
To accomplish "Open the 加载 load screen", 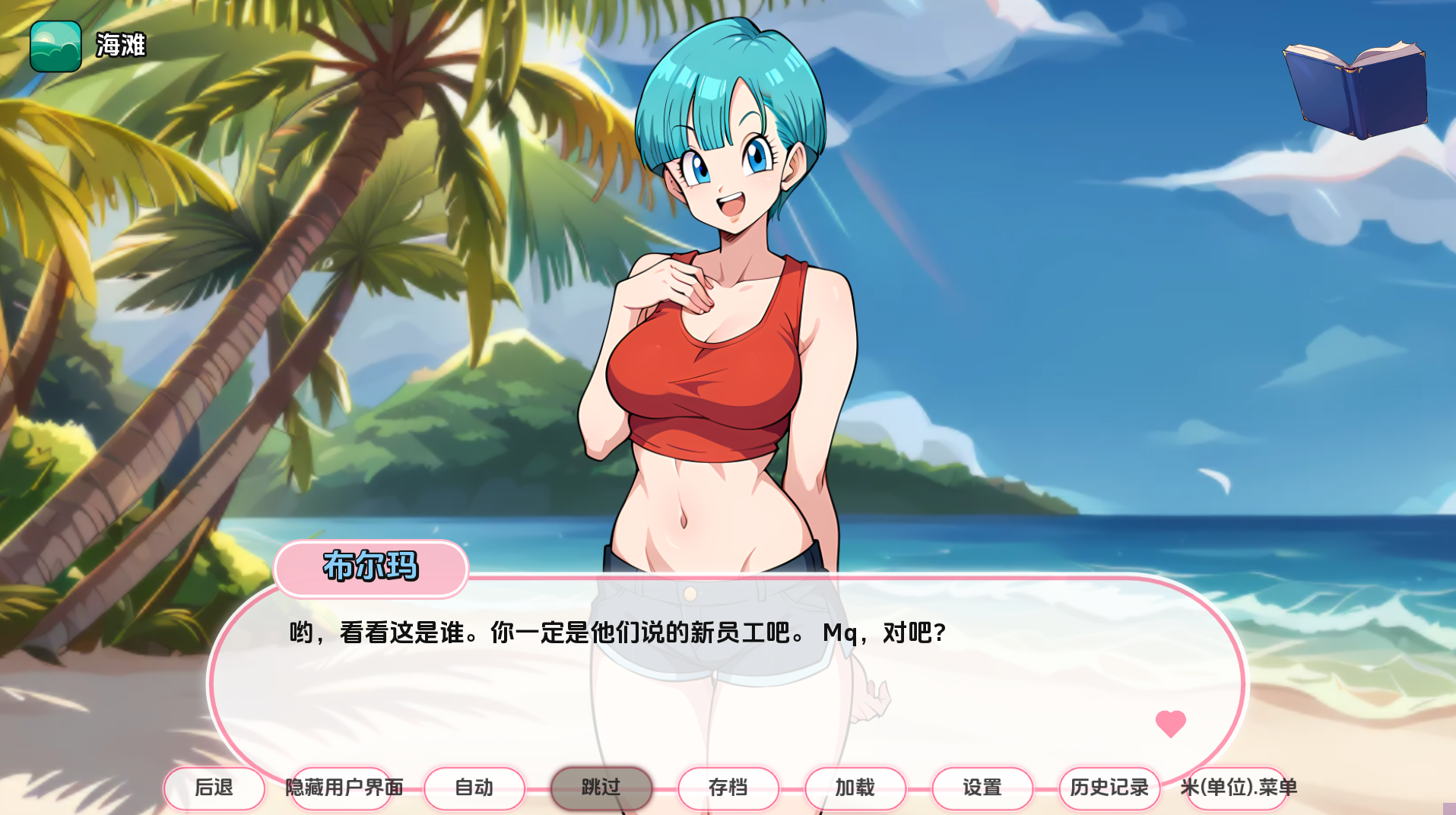I will click(855, 788).
